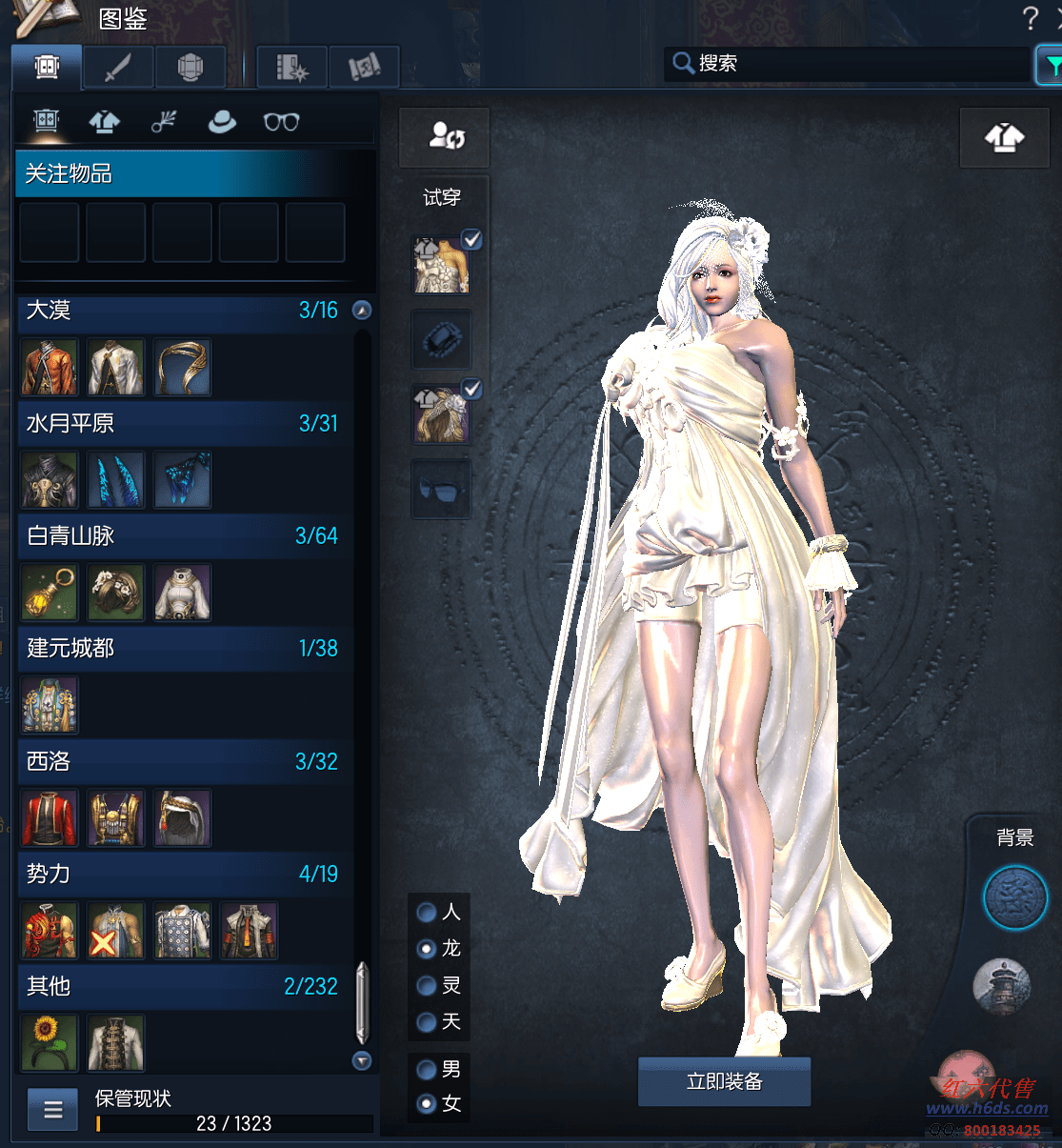This screenshot has height=1148, width=1062.
Task: Type in the 搜索 search field
Action: (x=857, y=64)
